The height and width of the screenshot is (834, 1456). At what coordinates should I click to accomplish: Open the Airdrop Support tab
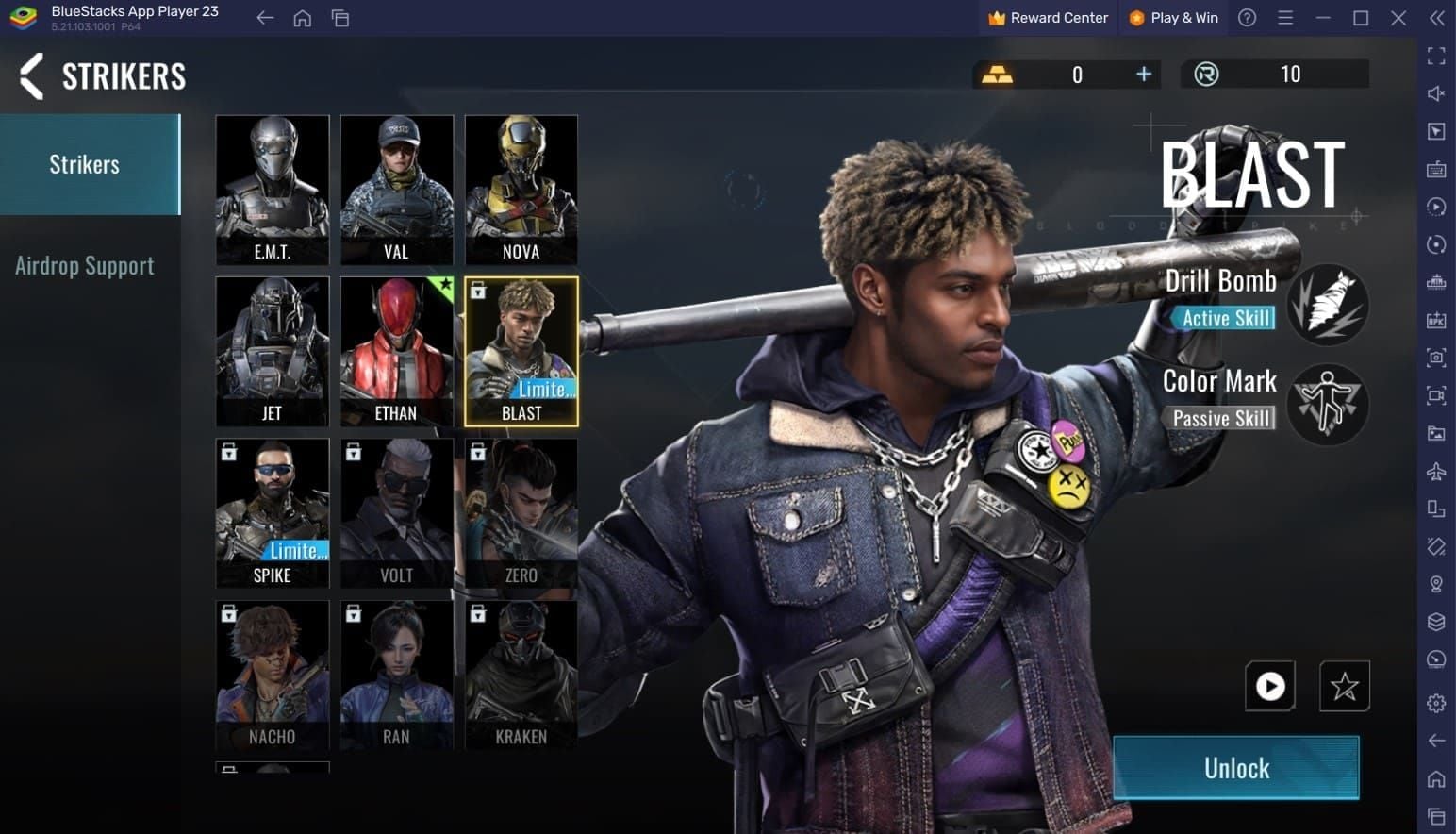[84, 265]
